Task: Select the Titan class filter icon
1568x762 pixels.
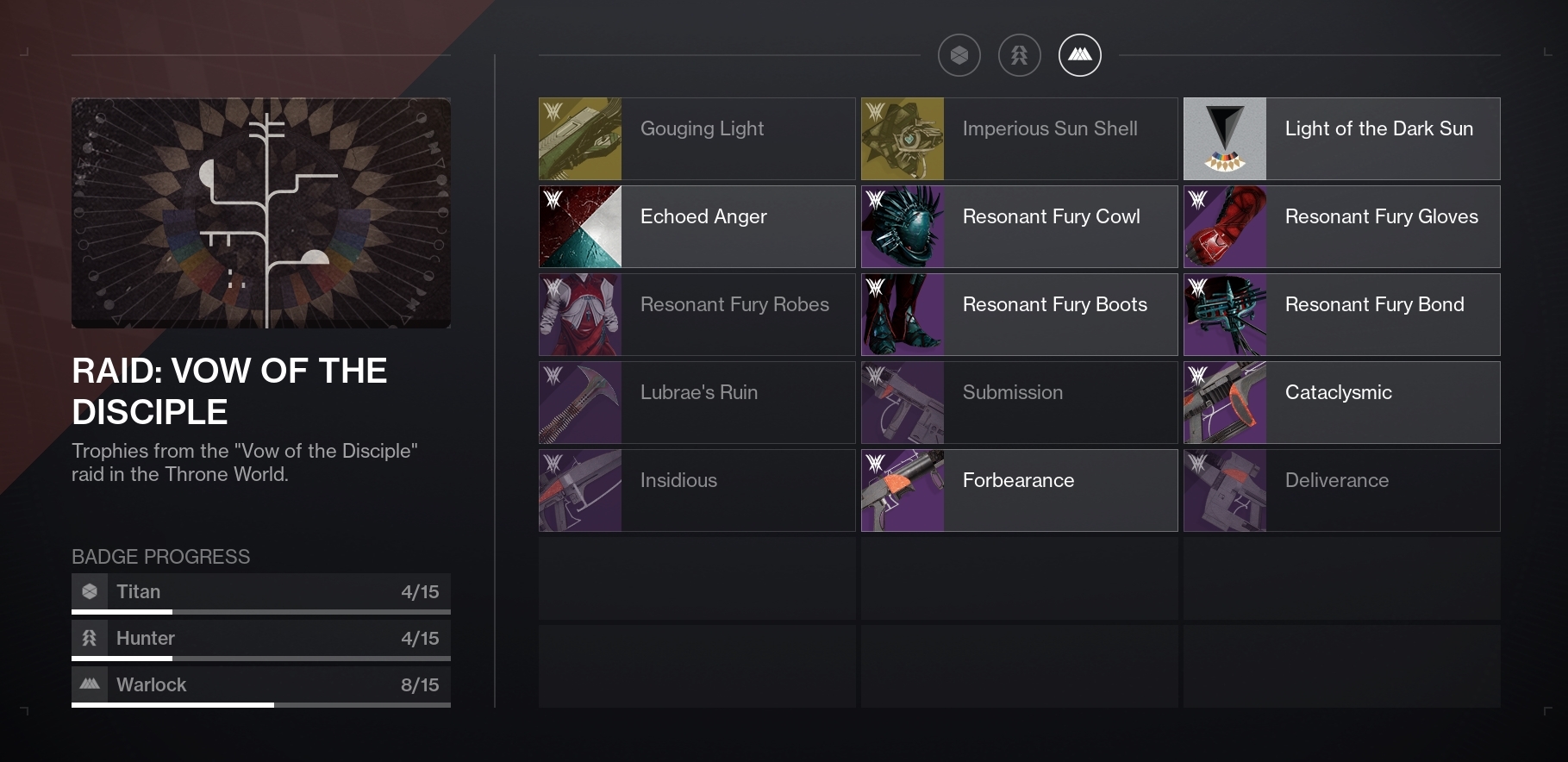Action: pyautogui.click(x=959, y=54)
